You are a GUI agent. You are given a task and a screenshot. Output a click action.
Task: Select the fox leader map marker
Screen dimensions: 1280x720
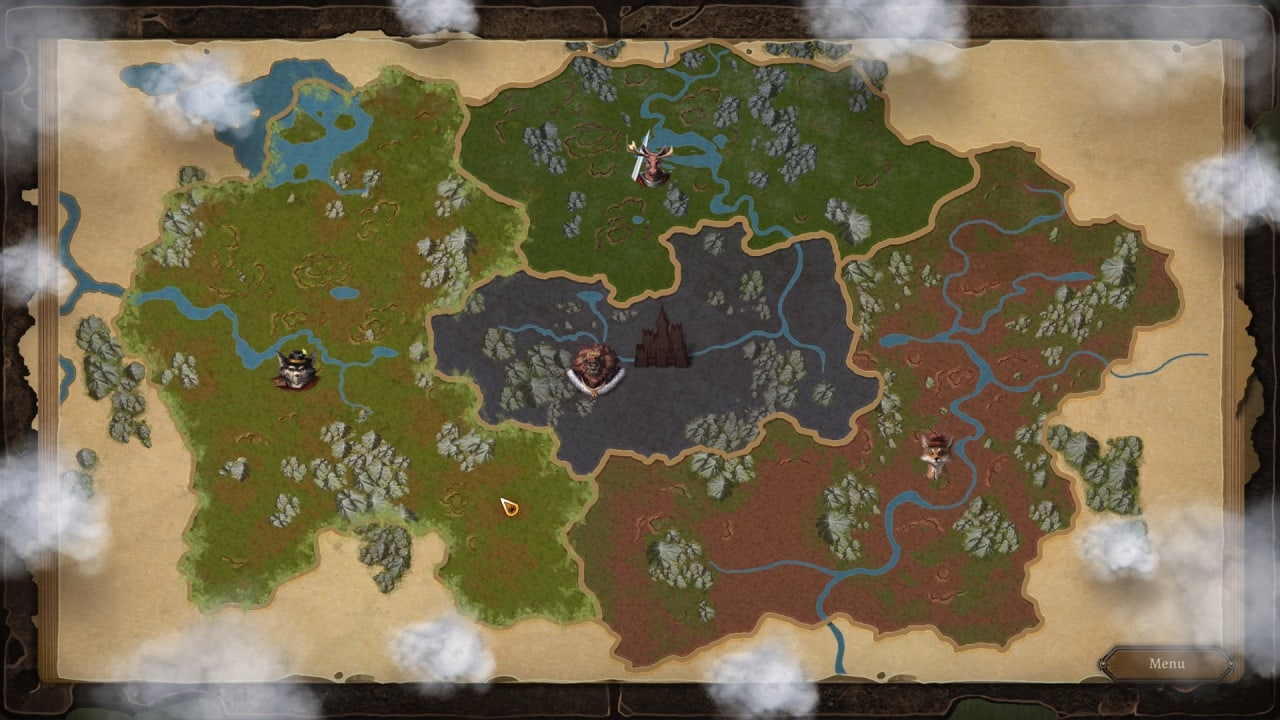[x=936, y=455]
